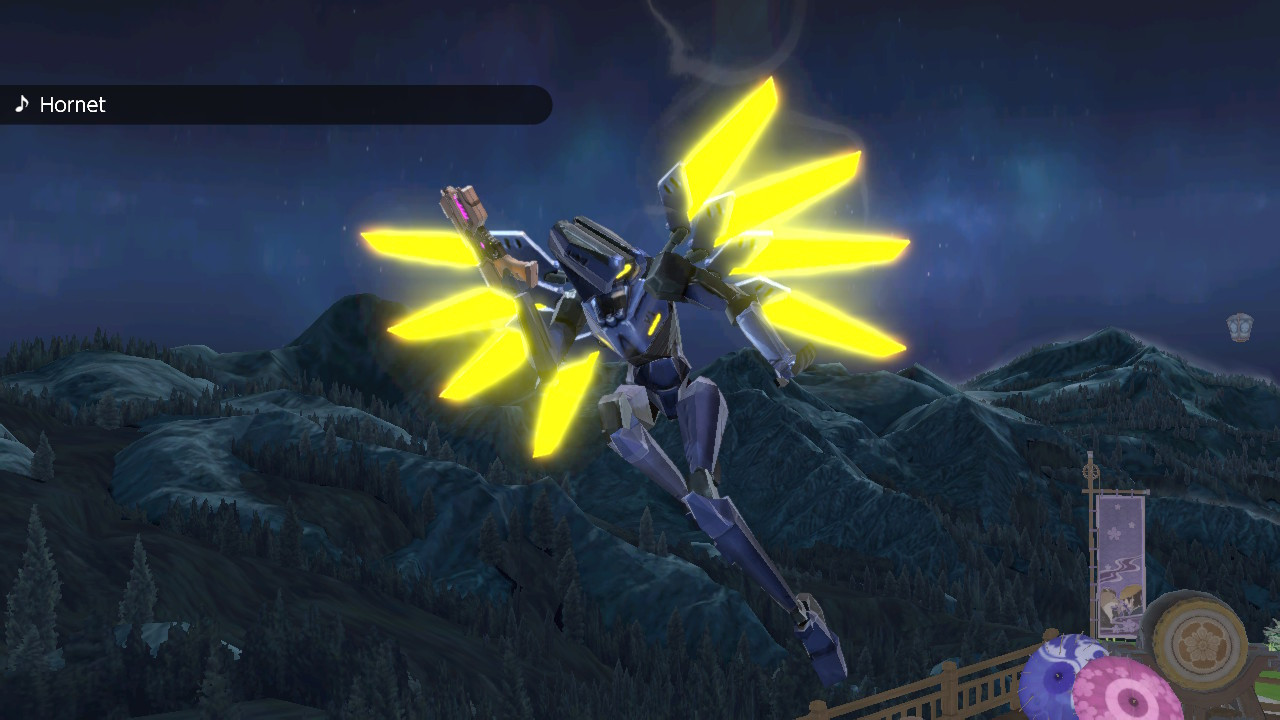
Task: Click the floating lantern in the sky
Action: click(x=1237, y=325)
